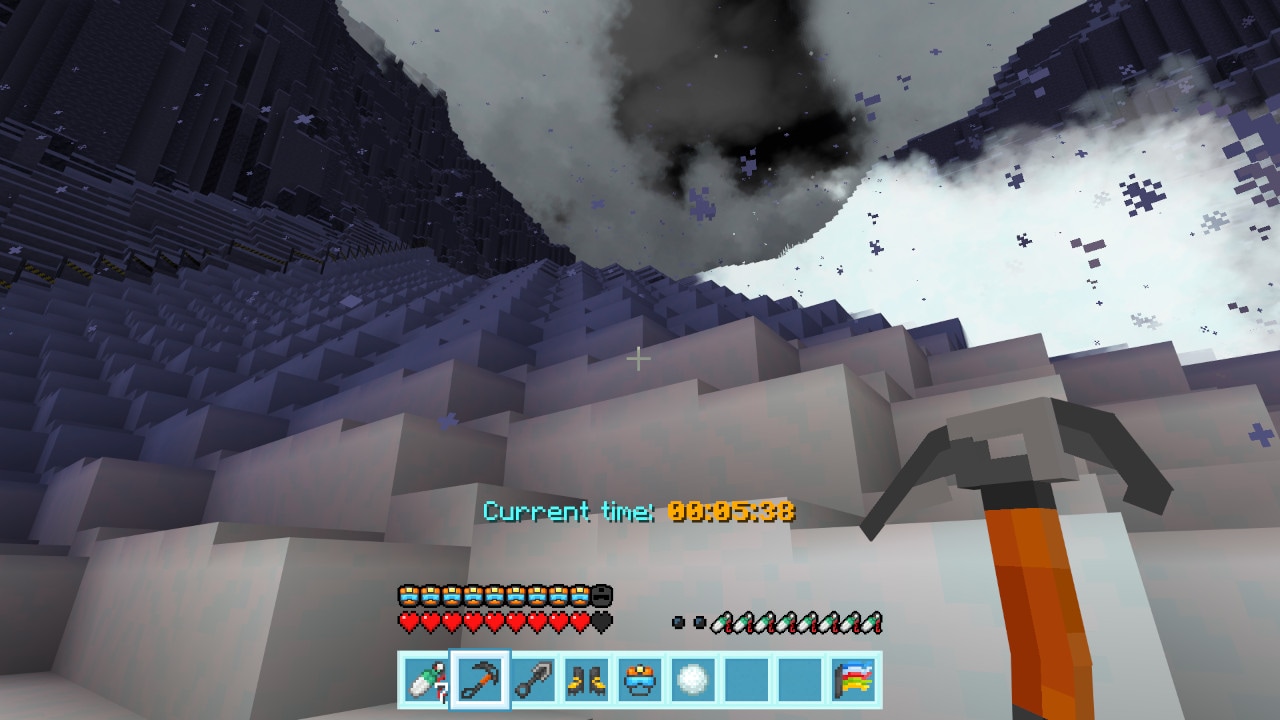Click one of the small dark dot indicators near the capsules

click(679, 621)
